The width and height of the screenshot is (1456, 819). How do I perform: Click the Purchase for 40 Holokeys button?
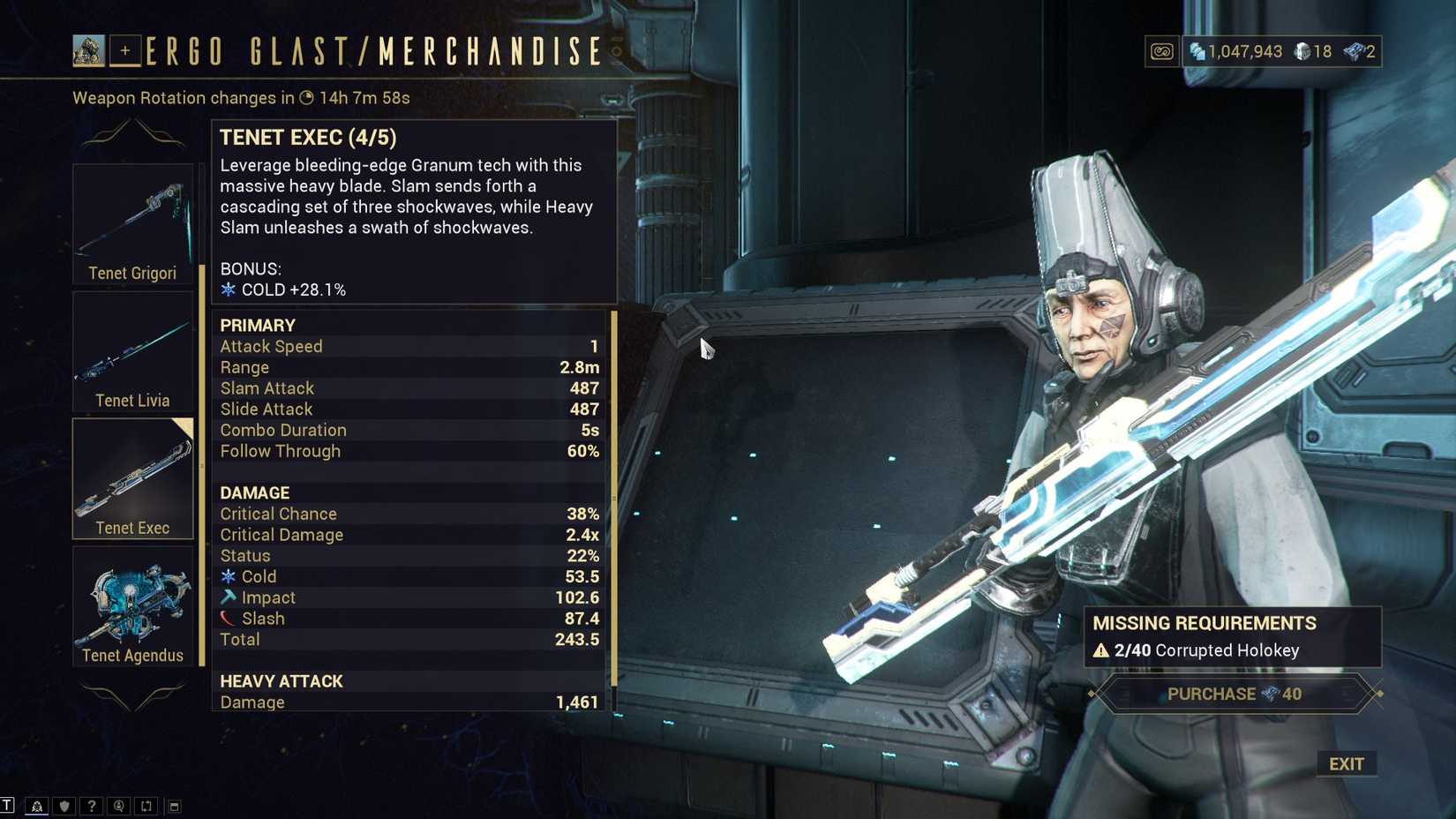[x=1231, y=694]
